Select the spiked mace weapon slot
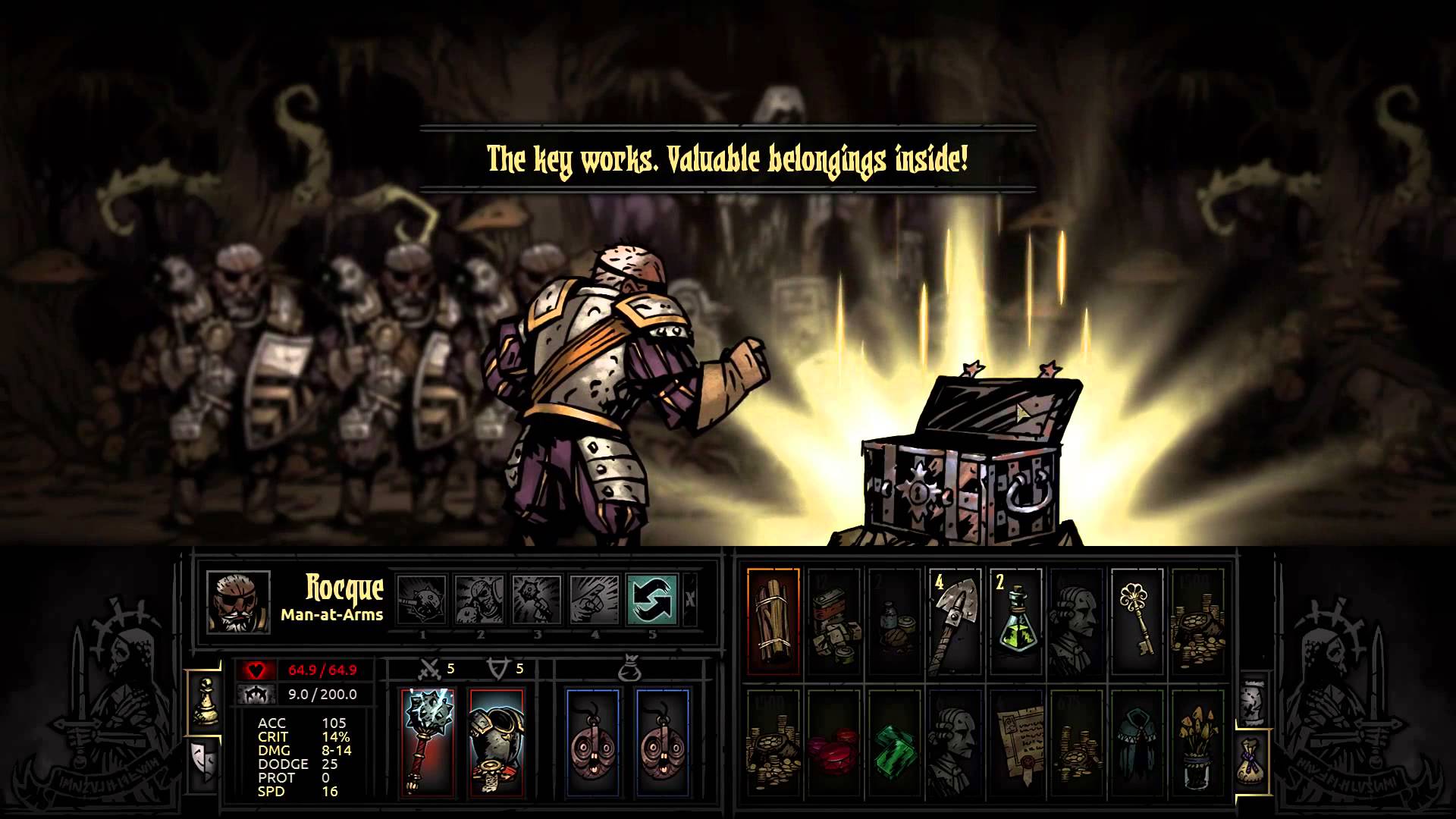The height and width of the screenshot is (819, 1456). (x=428, y=741)
